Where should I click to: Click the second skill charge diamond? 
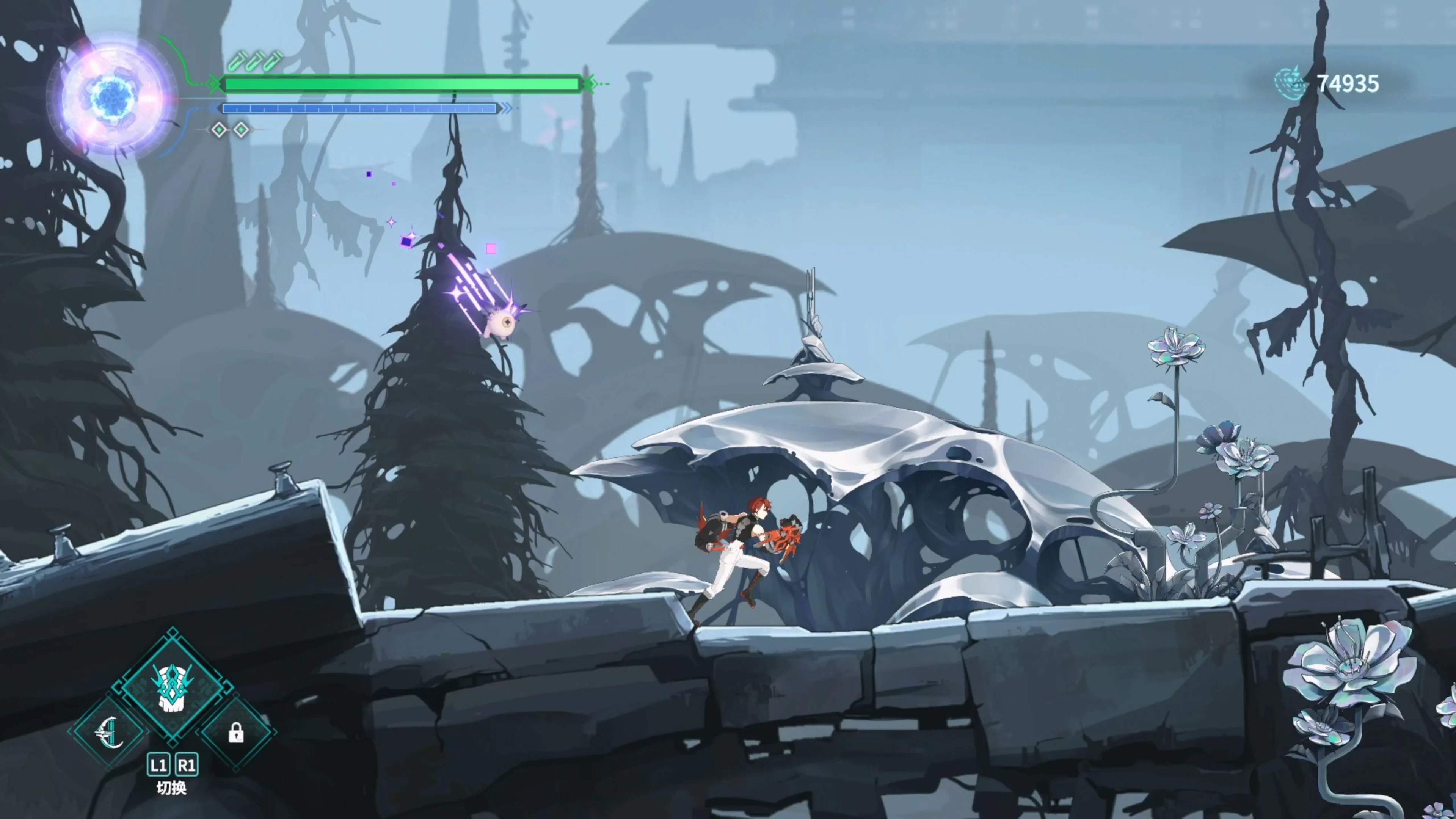pyautogui.click(x=242, y=129)
